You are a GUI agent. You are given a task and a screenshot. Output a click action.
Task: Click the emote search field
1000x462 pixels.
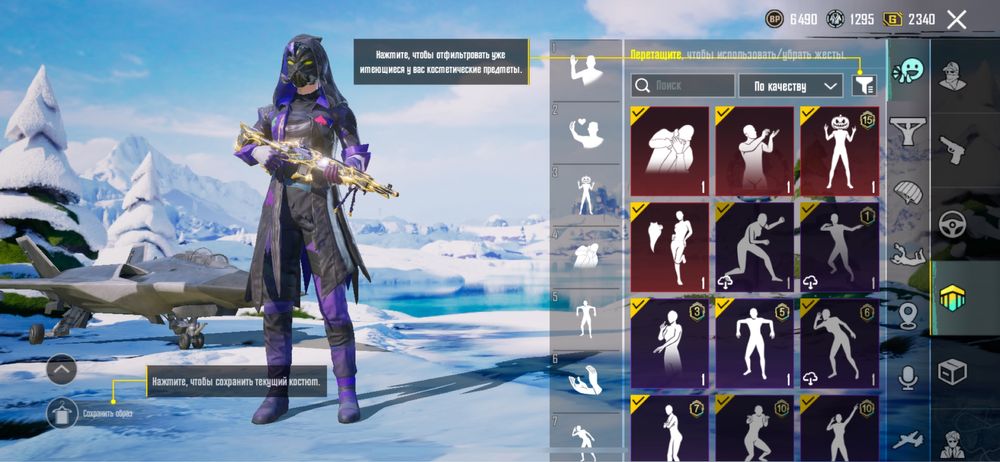(x=684, y=86)
